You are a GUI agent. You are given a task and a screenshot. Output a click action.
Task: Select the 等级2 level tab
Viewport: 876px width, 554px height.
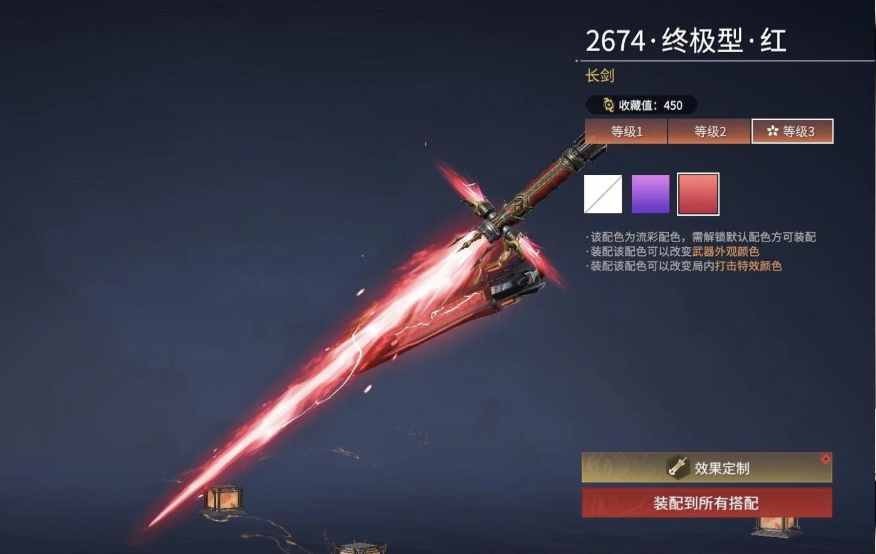[709, 131]
